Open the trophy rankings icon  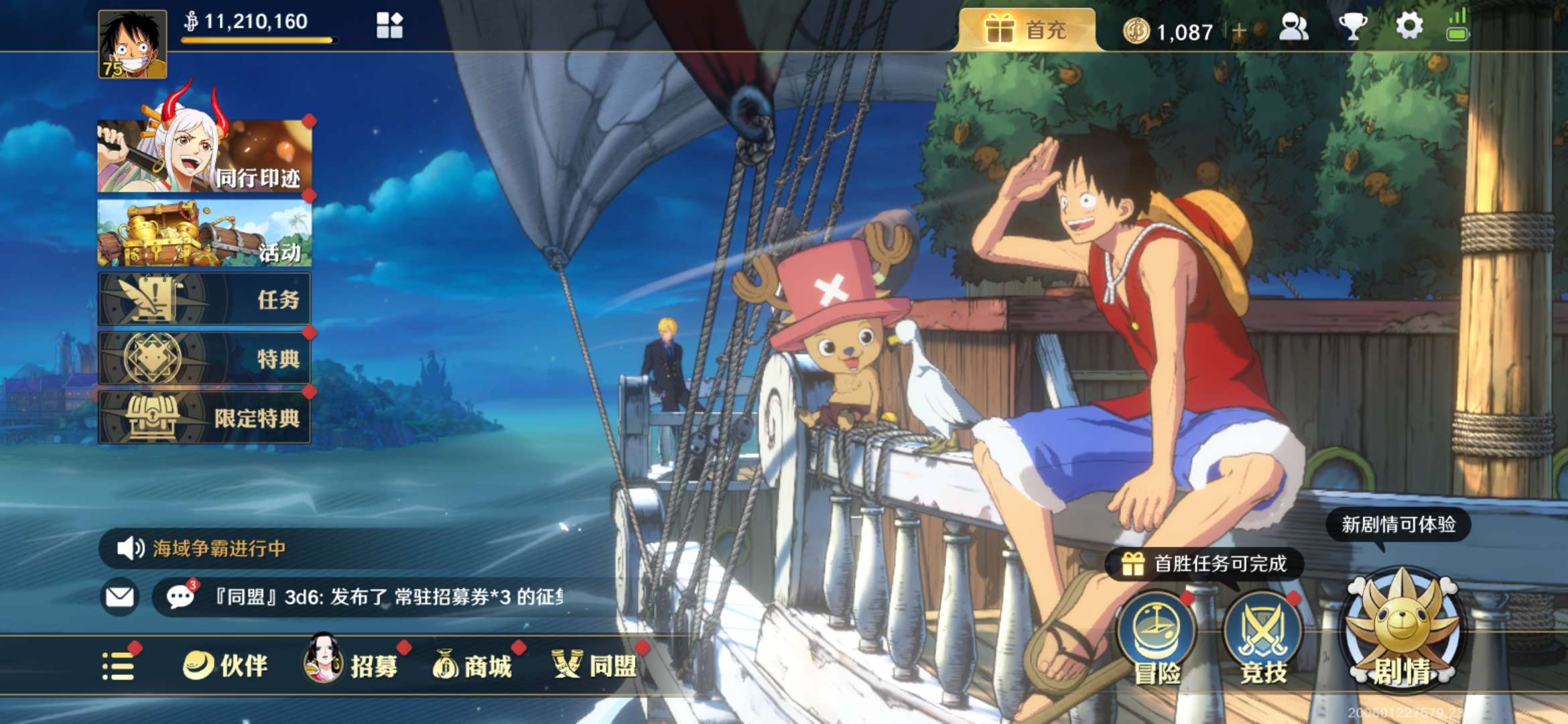(1352, 28)
